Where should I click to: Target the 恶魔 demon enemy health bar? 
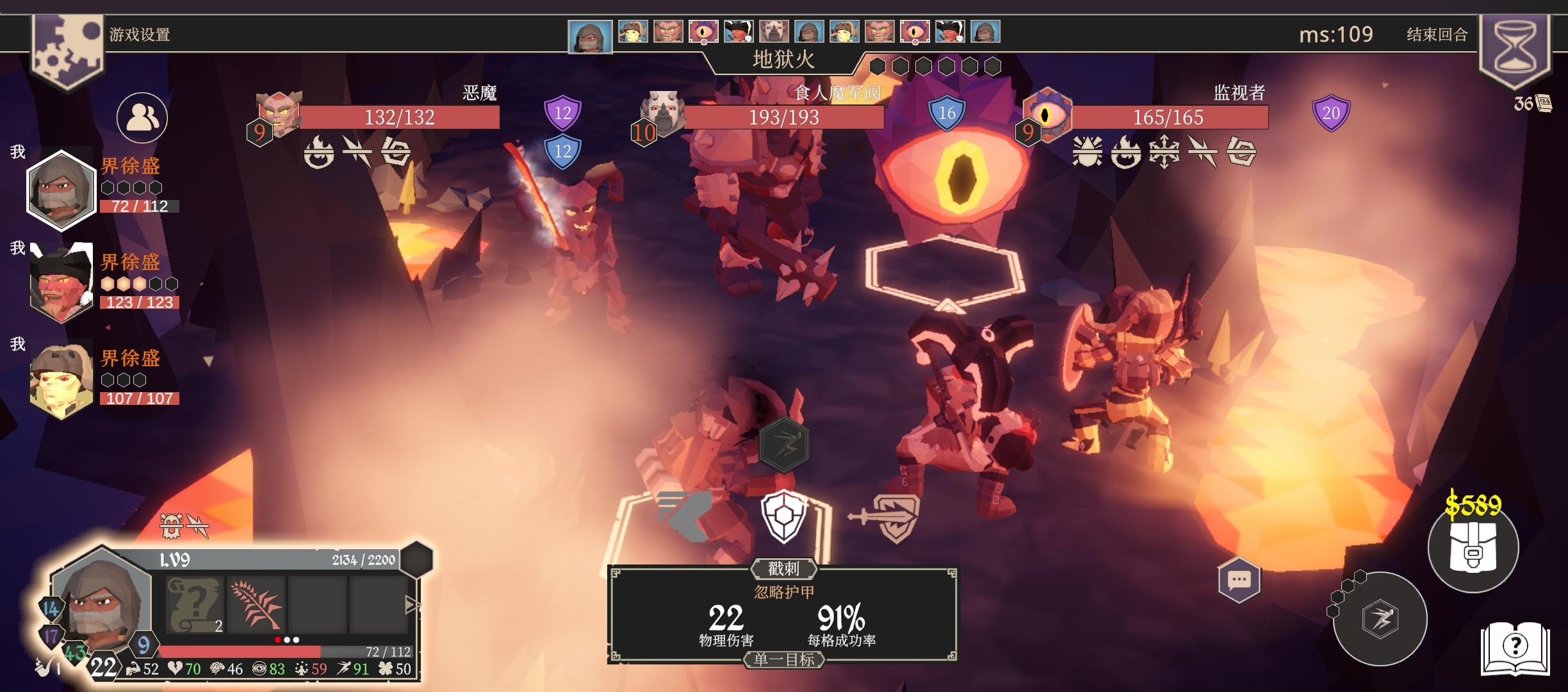coord(399,117)
